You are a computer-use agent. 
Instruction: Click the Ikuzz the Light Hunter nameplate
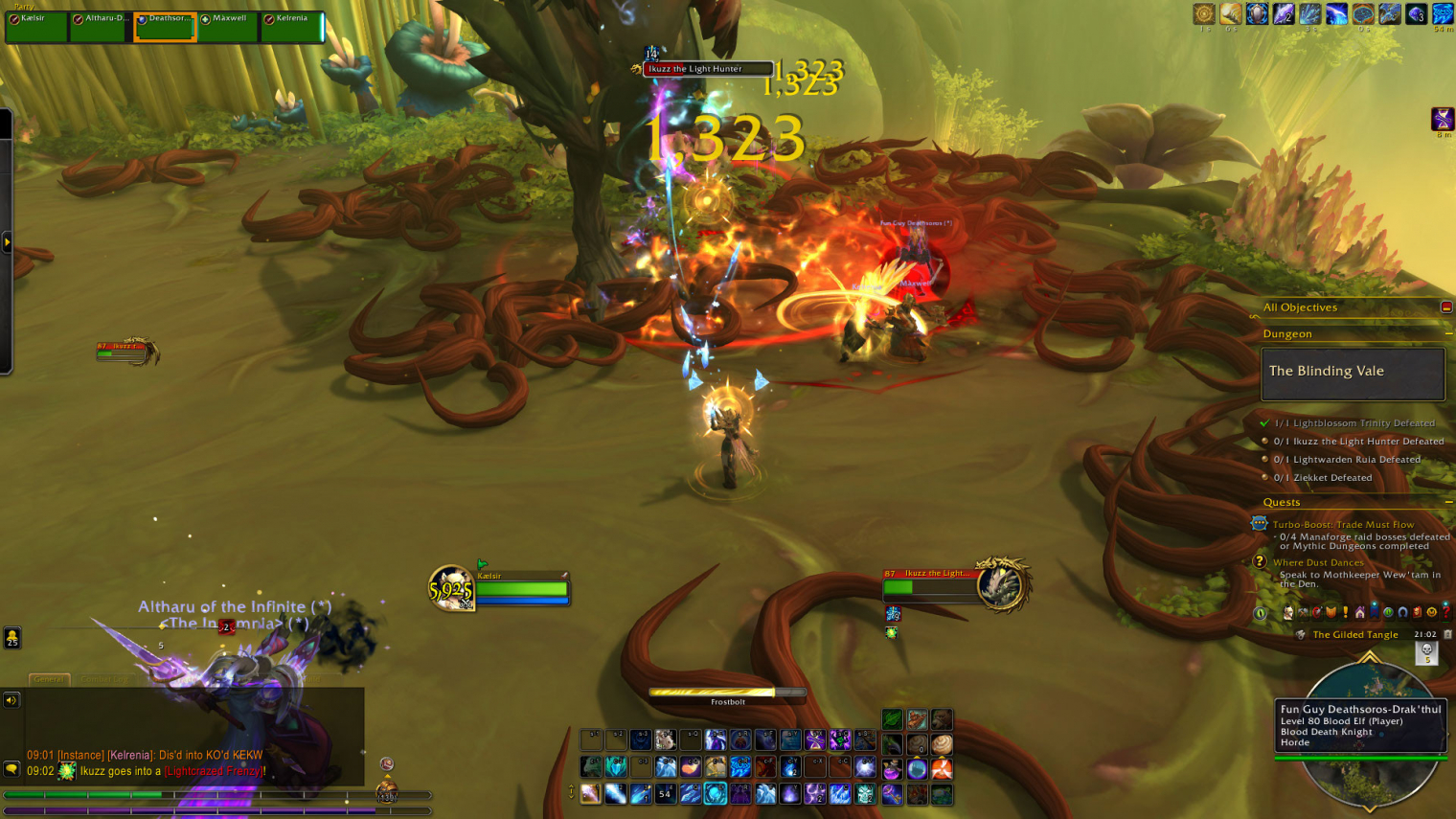point(707,69)
